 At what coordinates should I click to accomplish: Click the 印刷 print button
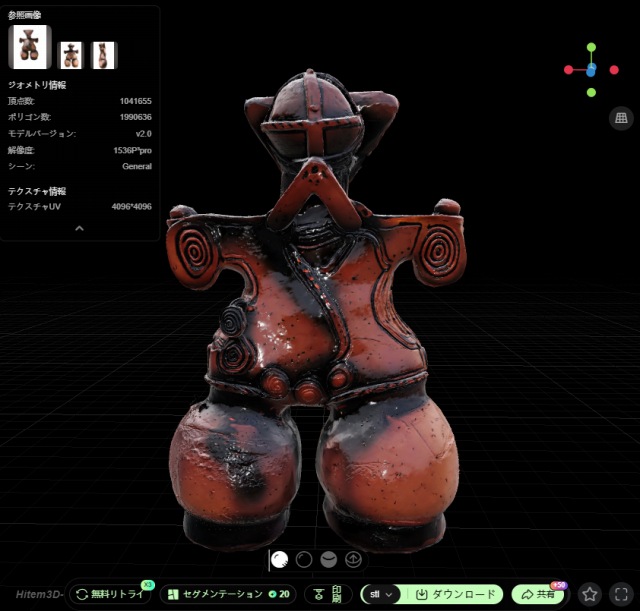(x=329, y=594)
